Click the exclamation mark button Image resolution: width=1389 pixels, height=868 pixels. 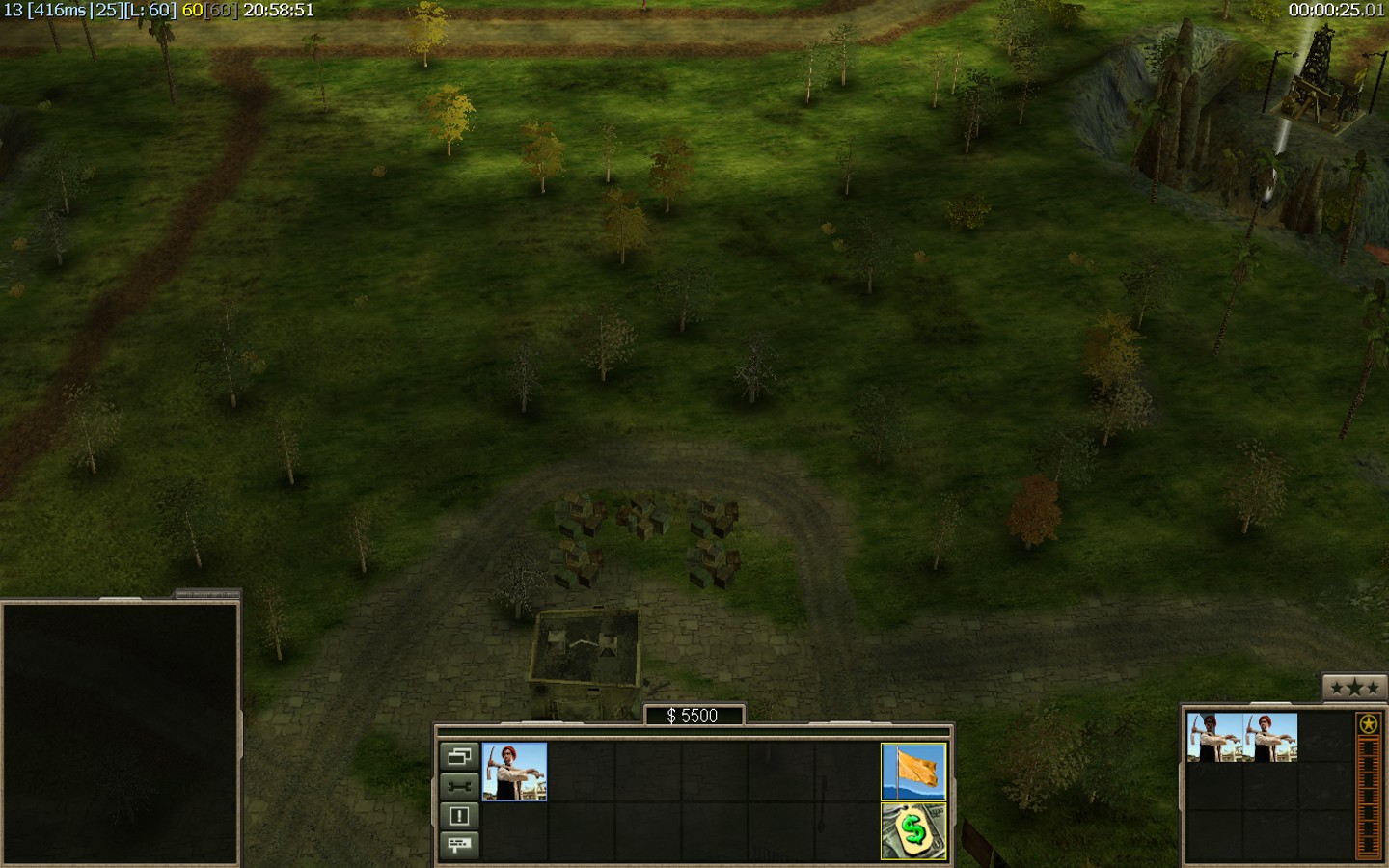click(x=459, y=816)
